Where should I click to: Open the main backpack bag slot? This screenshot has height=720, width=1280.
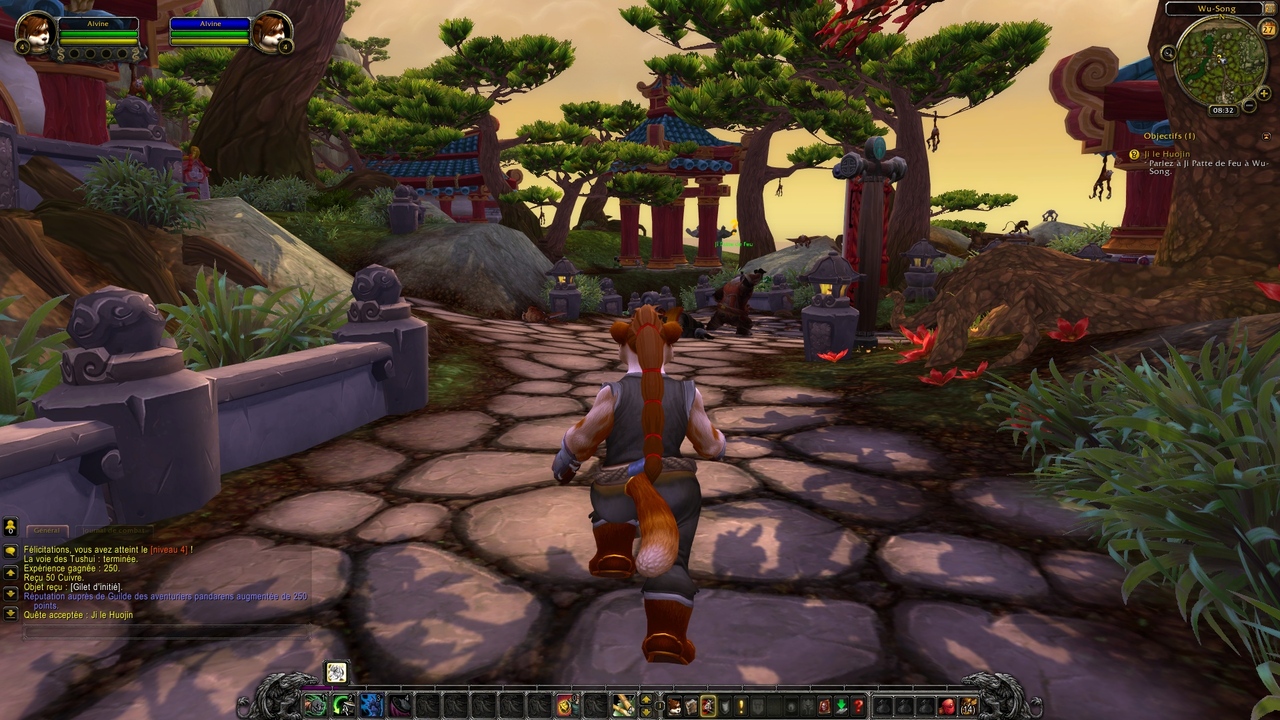point(967,706)
